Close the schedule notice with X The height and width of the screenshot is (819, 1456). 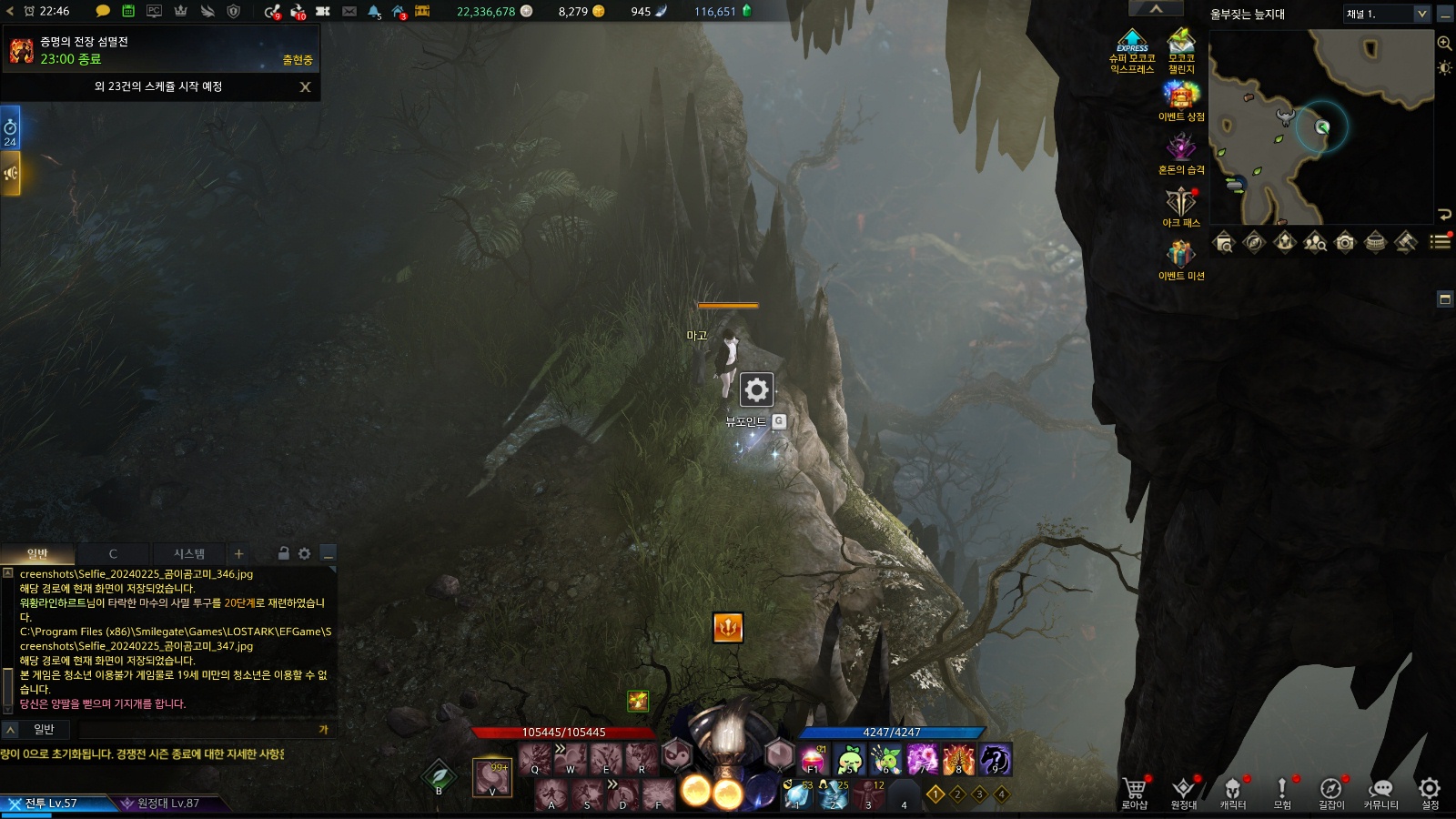coord(305,87)
